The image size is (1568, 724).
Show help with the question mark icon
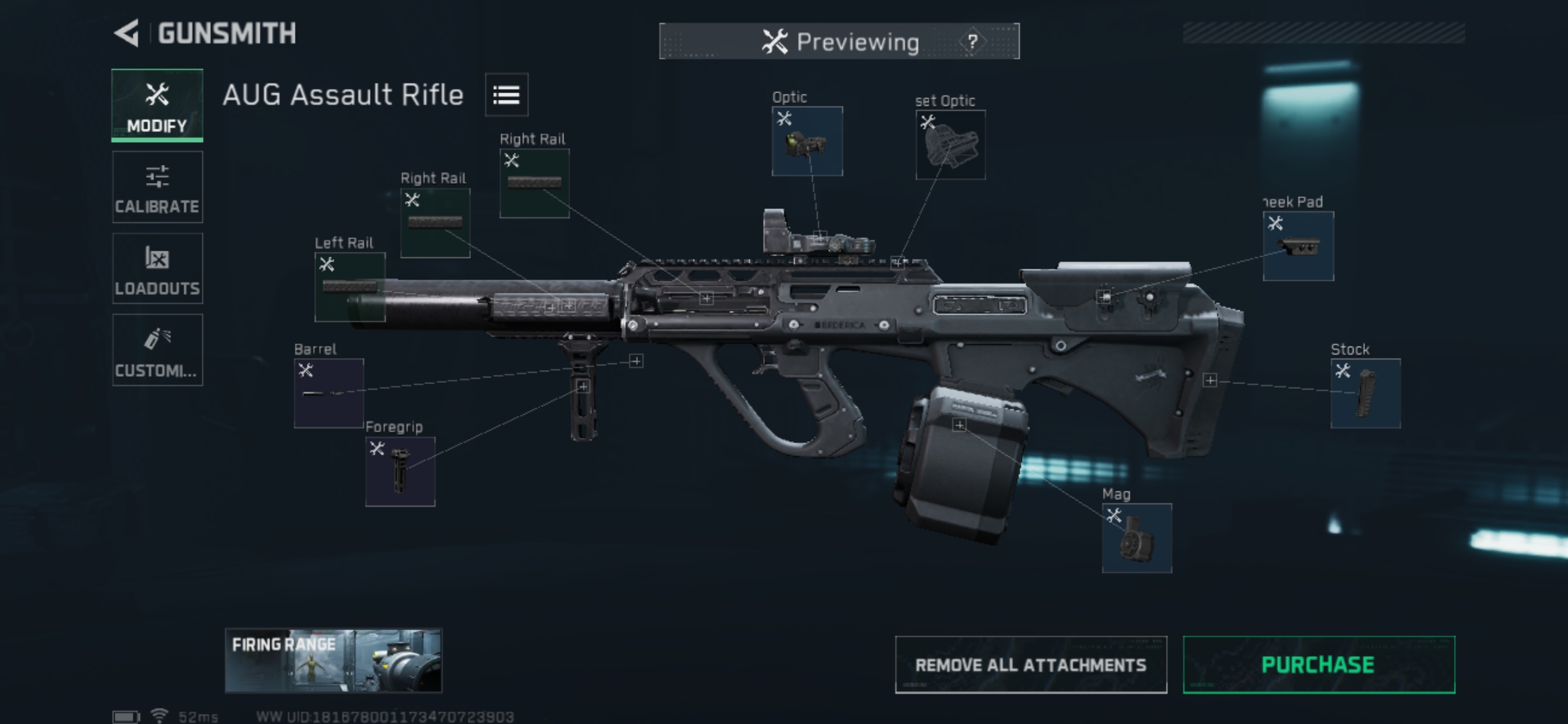(x=972, y=42)
